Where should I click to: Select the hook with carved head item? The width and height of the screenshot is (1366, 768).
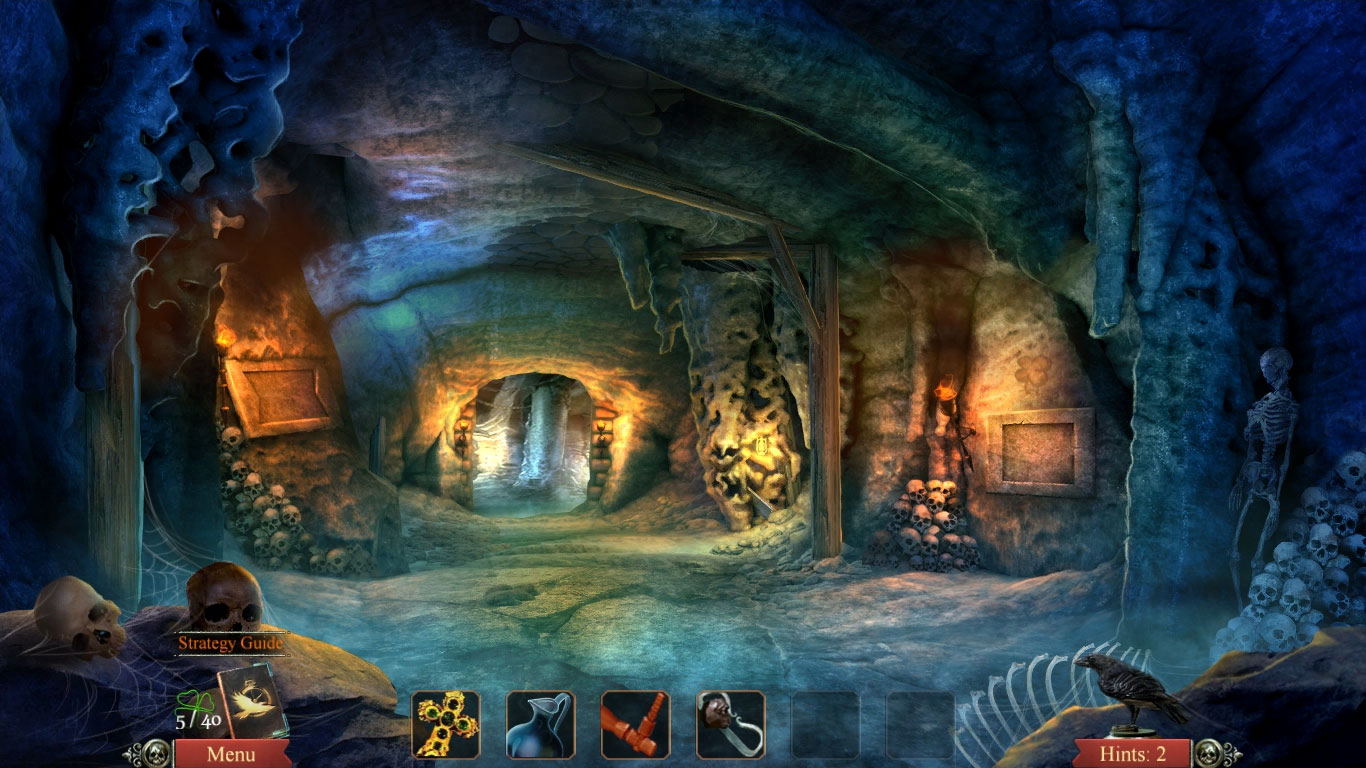[x=730, y=724]
